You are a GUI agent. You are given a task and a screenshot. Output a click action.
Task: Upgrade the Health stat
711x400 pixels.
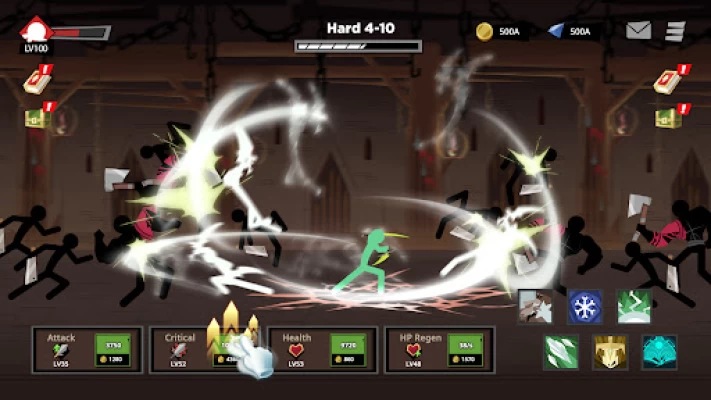click(348, 350)
